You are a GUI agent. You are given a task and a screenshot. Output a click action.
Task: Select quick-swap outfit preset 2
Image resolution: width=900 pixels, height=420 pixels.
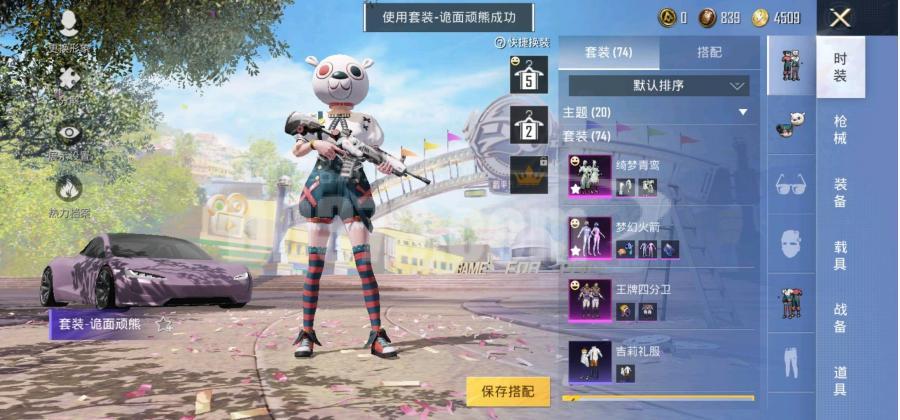[528, 125]
